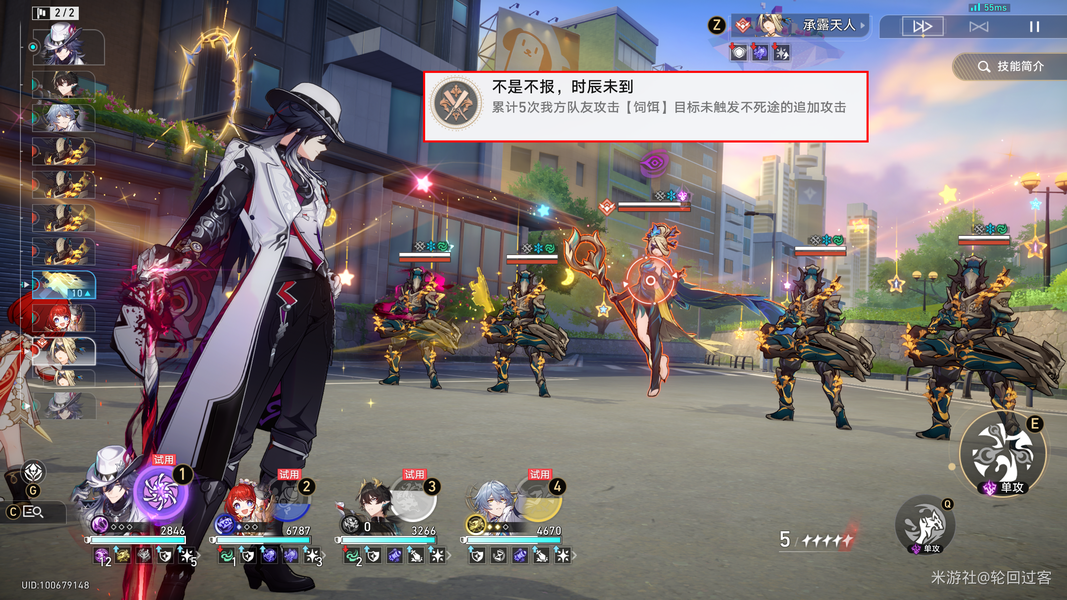Click the round emblem icon above G
Image resolution: width=1067 pixels, height=600 pixels.
point(34,472)
